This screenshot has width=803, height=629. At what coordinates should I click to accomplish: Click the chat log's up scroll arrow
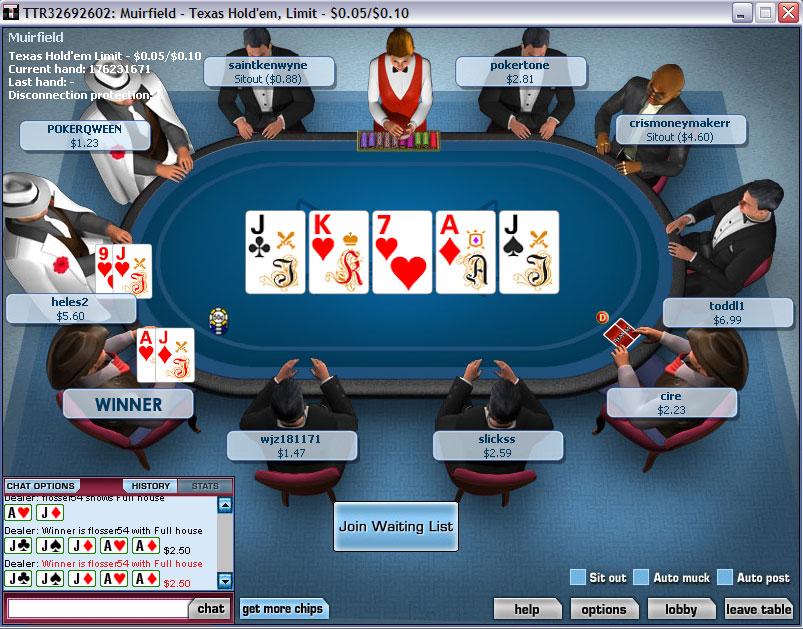[225, 505]
